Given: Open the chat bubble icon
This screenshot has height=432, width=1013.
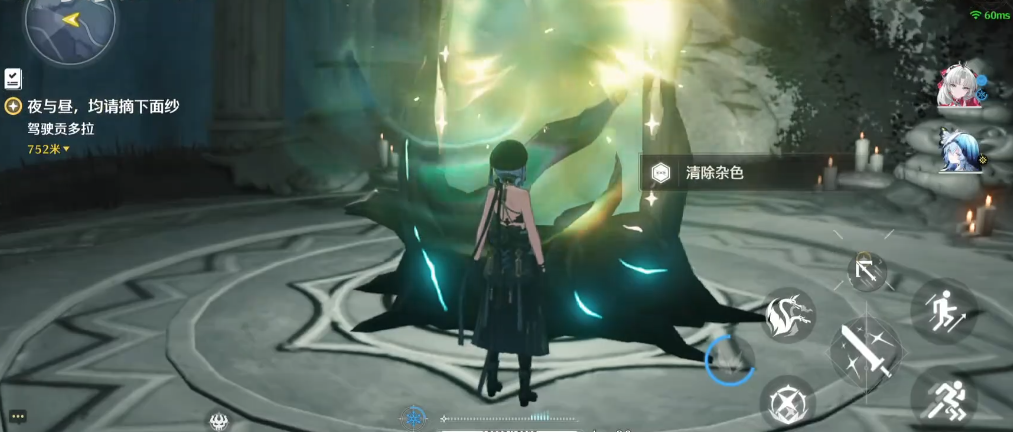Looking at the screenshot, I should click(x=17, y=416).
